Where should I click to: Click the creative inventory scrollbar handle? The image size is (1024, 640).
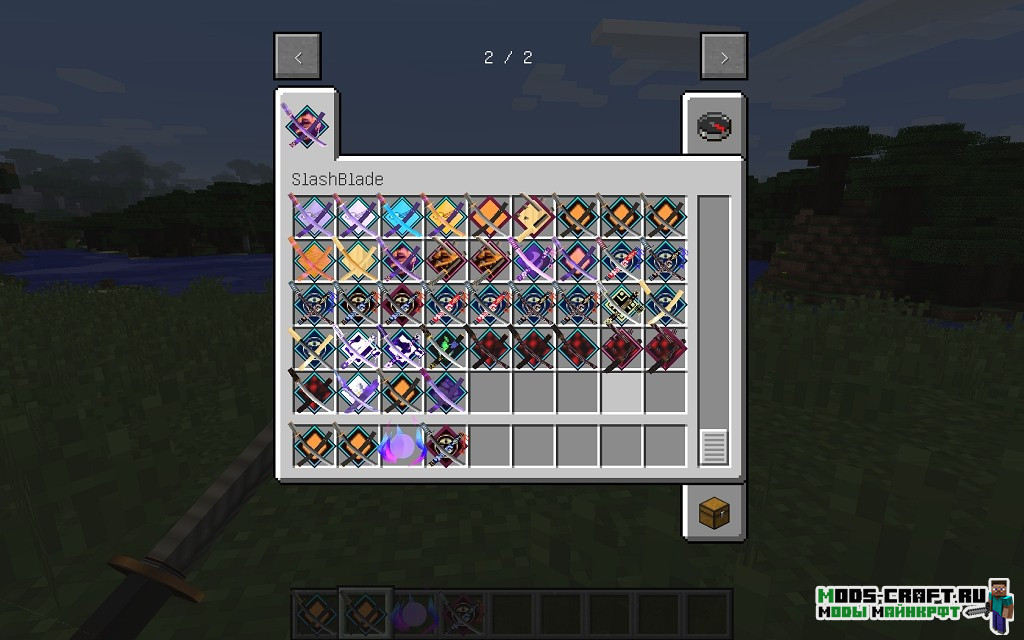(713, 446)
